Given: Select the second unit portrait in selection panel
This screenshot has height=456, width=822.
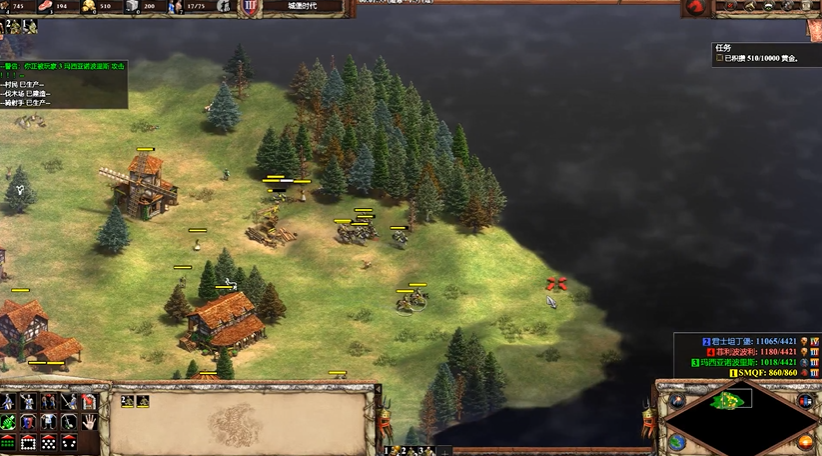Looking at the screenshot, I should coord(142,401).
